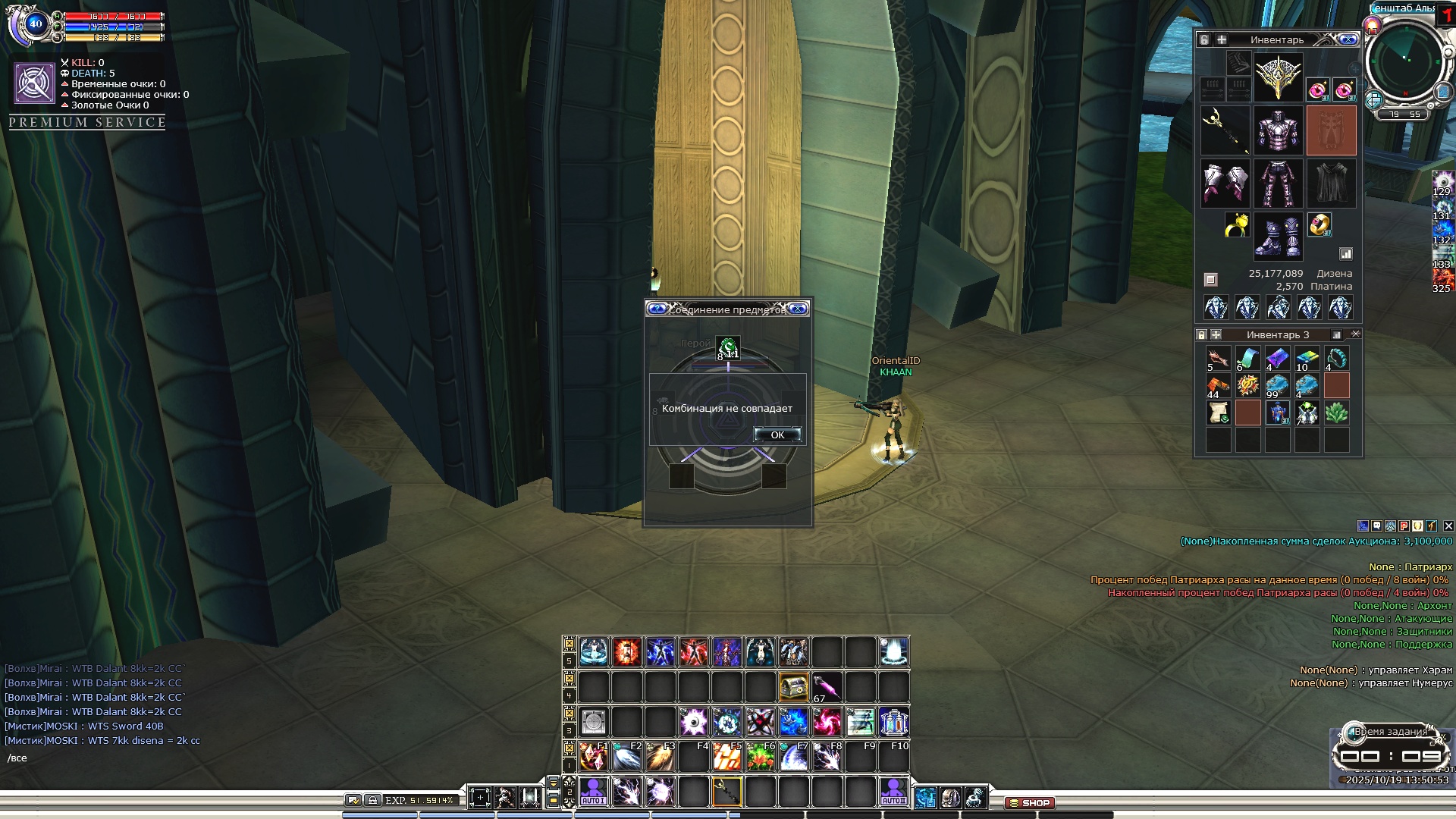Select the scroll item in Инвентарь 3
1456x819 pixels.
pos(1218,413)
